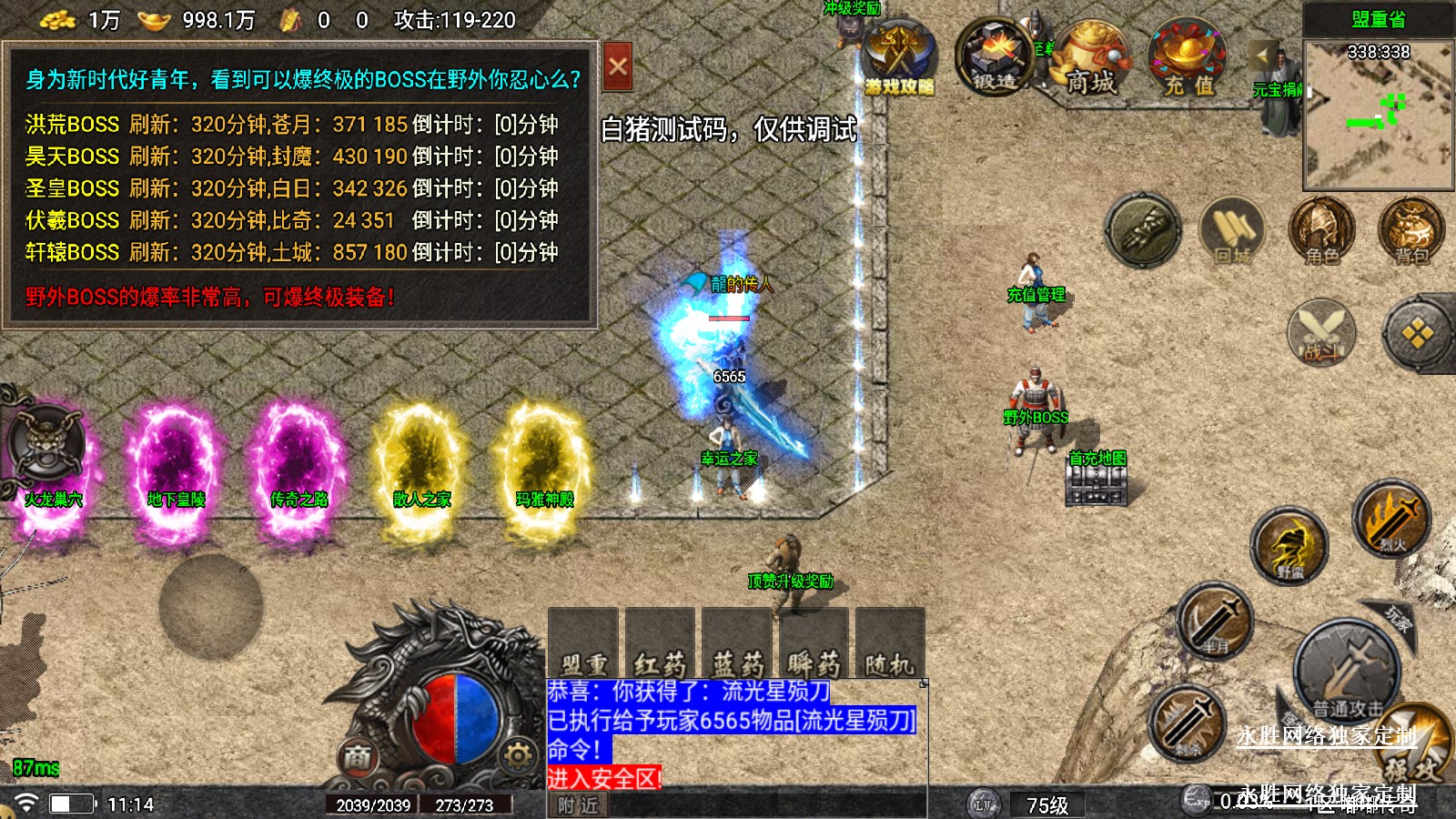The width and height of the screenshot is (1456, 819).
Task: Use the 回城 return-to-town scroll
Action: pyautogui.click(x=1231, y=231)
